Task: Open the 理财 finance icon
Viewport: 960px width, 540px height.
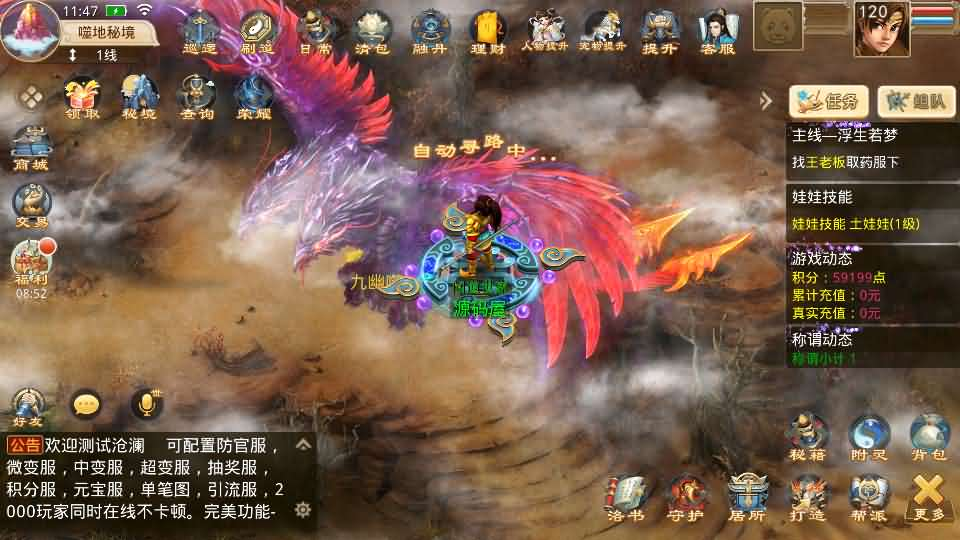Action: pyautogui.click(x=487, y=31)
